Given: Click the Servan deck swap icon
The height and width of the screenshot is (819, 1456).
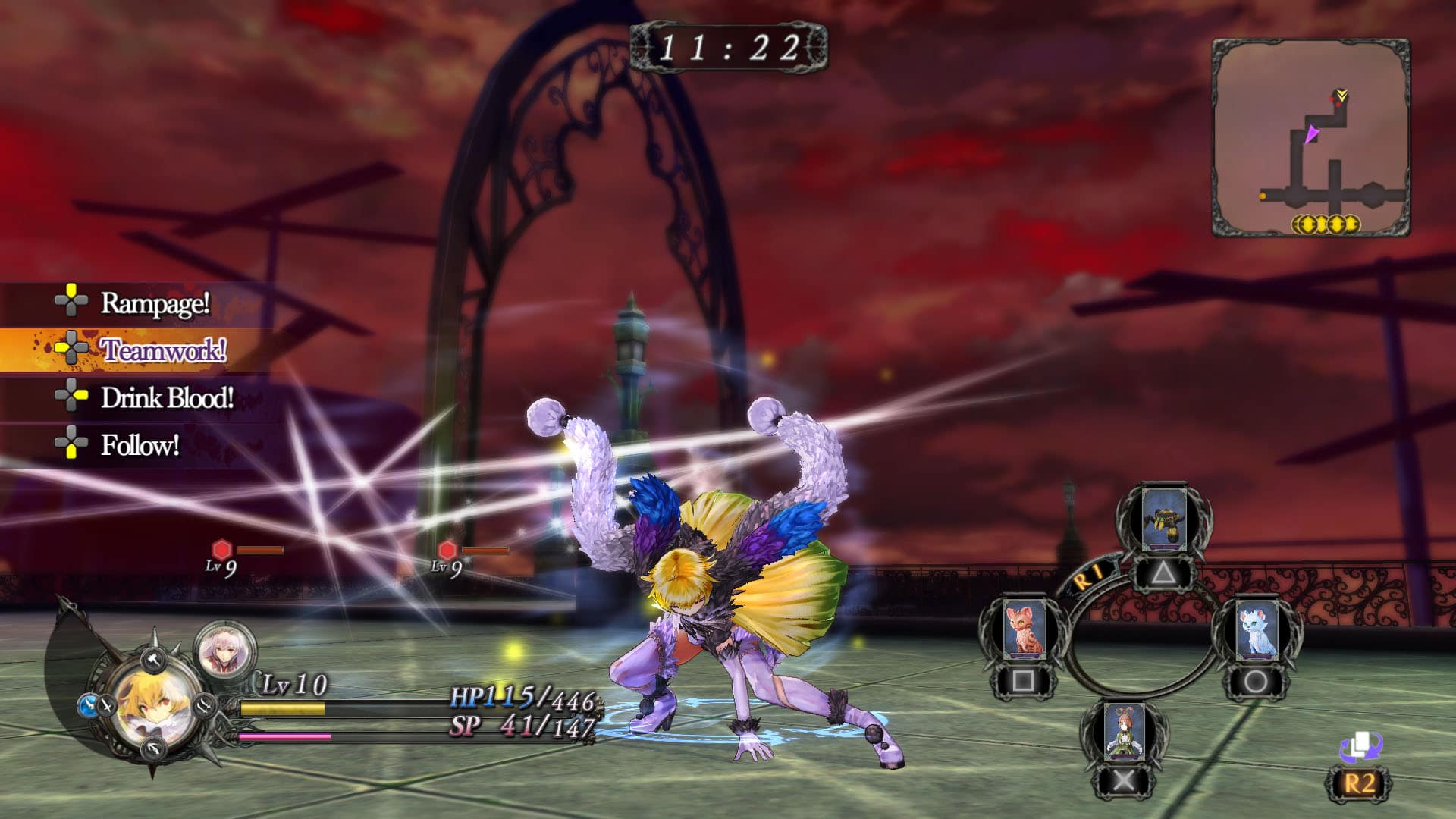Looking at the screenshot, I should pos(1360,748).
